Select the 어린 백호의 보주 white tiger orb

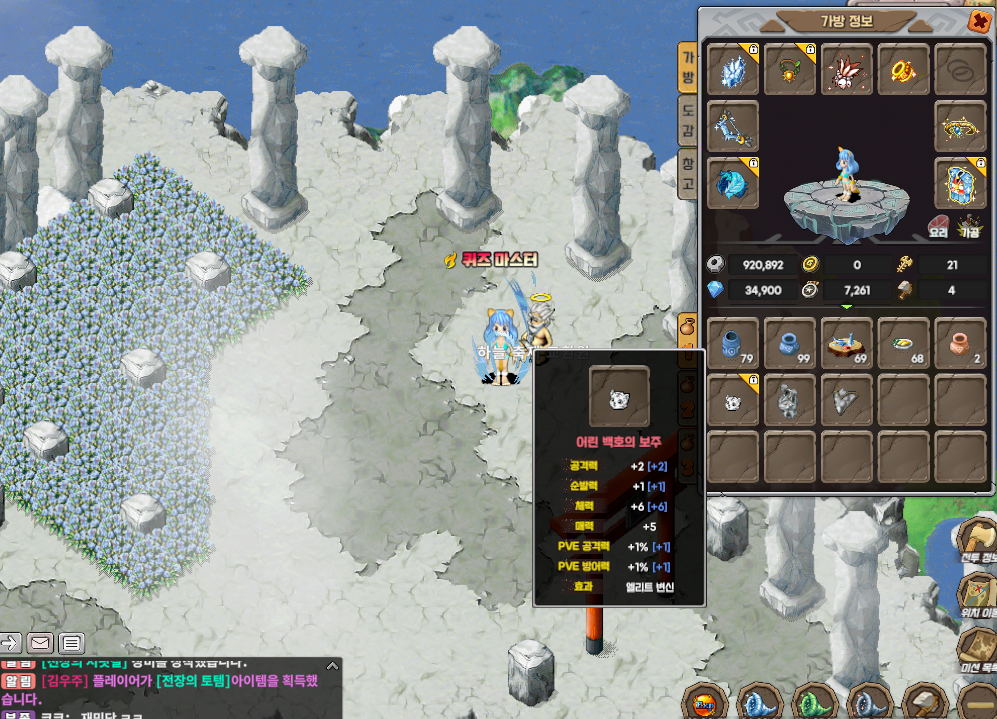click(733, 400)
